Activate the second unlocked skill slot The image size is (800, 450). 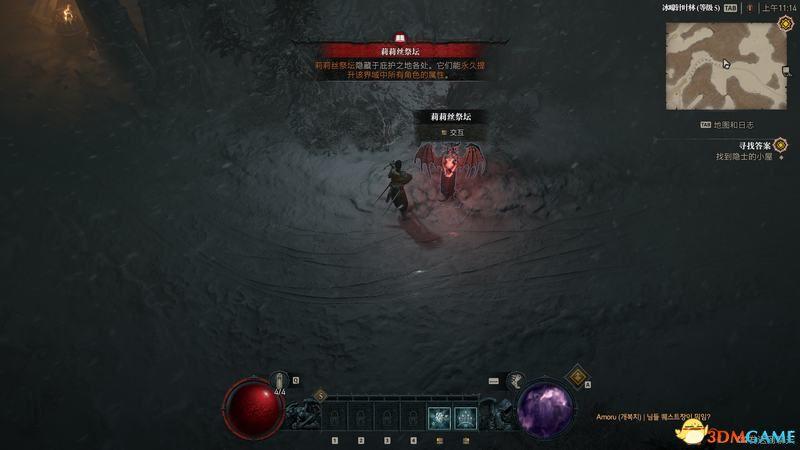464,418
